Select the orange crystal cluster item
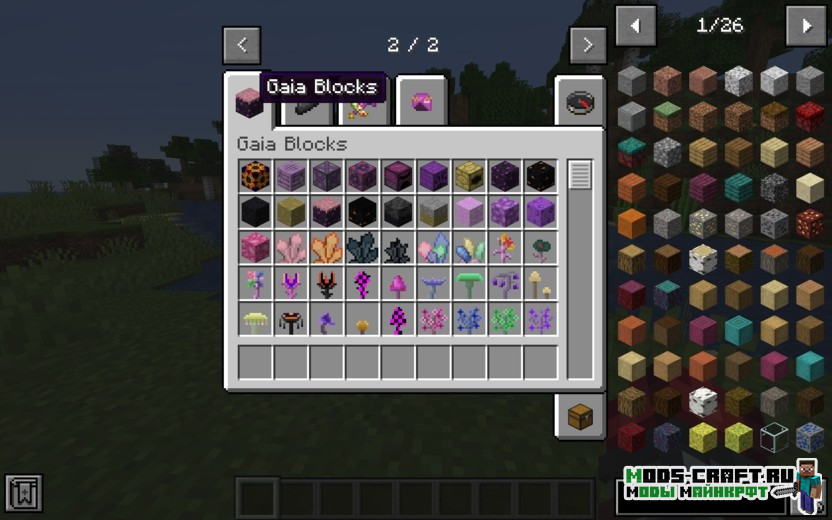This screenshot has width=832, height=520. 327,248
